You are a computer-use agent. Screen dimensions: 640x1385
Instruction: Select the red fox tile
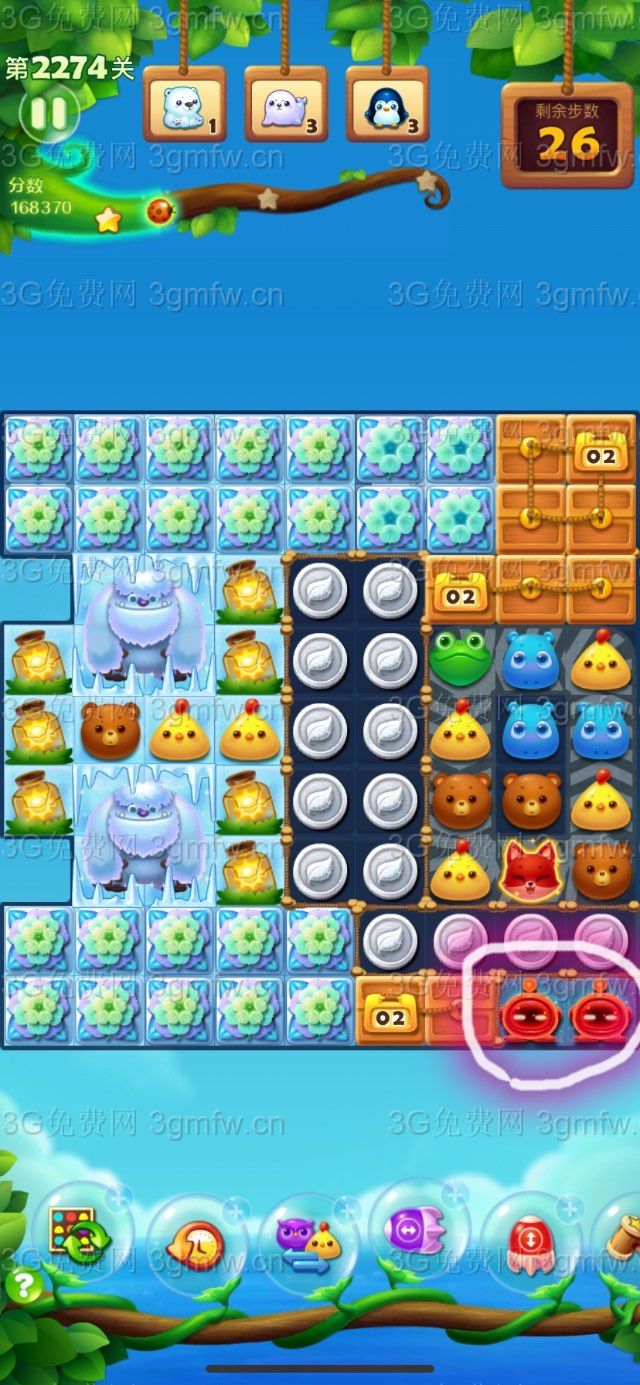tap(530, 868)
